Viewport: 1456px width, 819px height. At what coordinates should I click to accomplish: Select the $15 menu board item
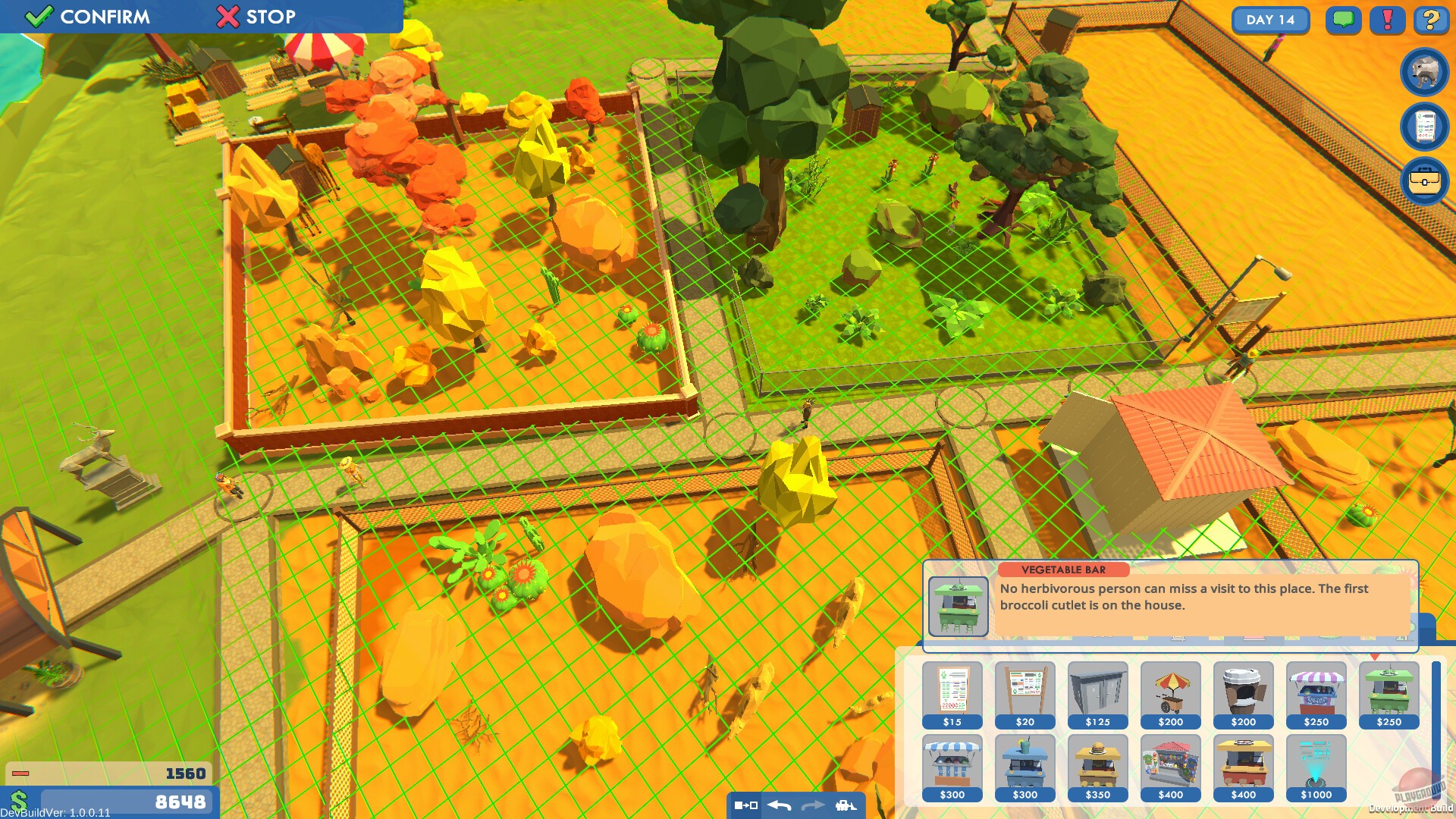pyautogui.click(x=952, y=694)
